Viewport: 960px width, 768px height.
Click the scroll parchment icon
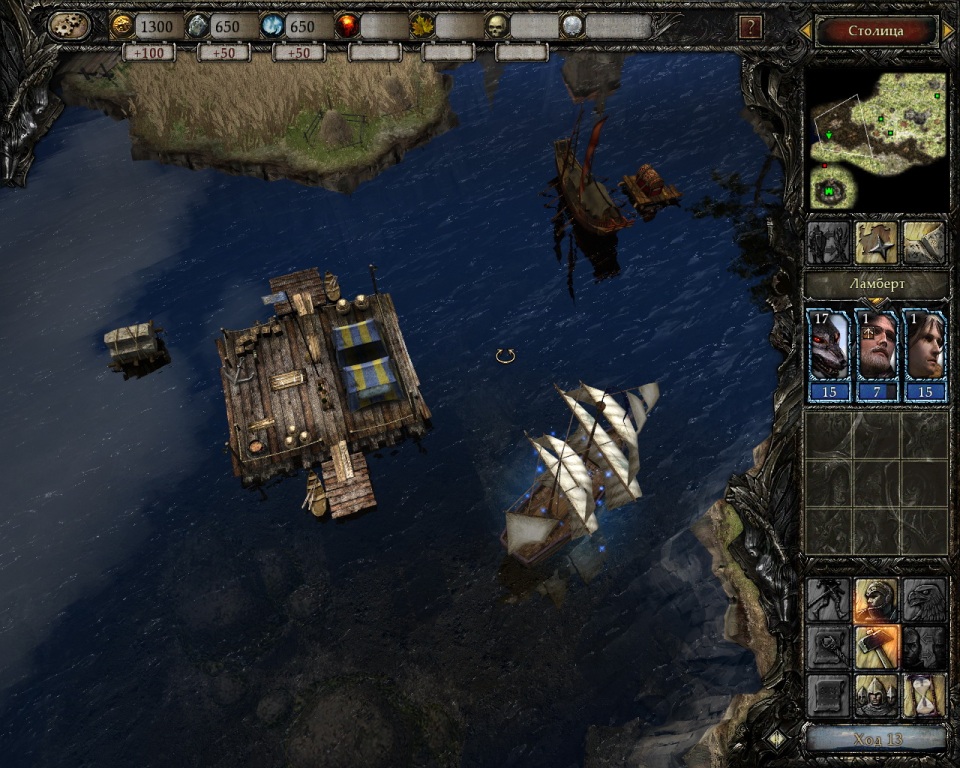coord(828,696)
